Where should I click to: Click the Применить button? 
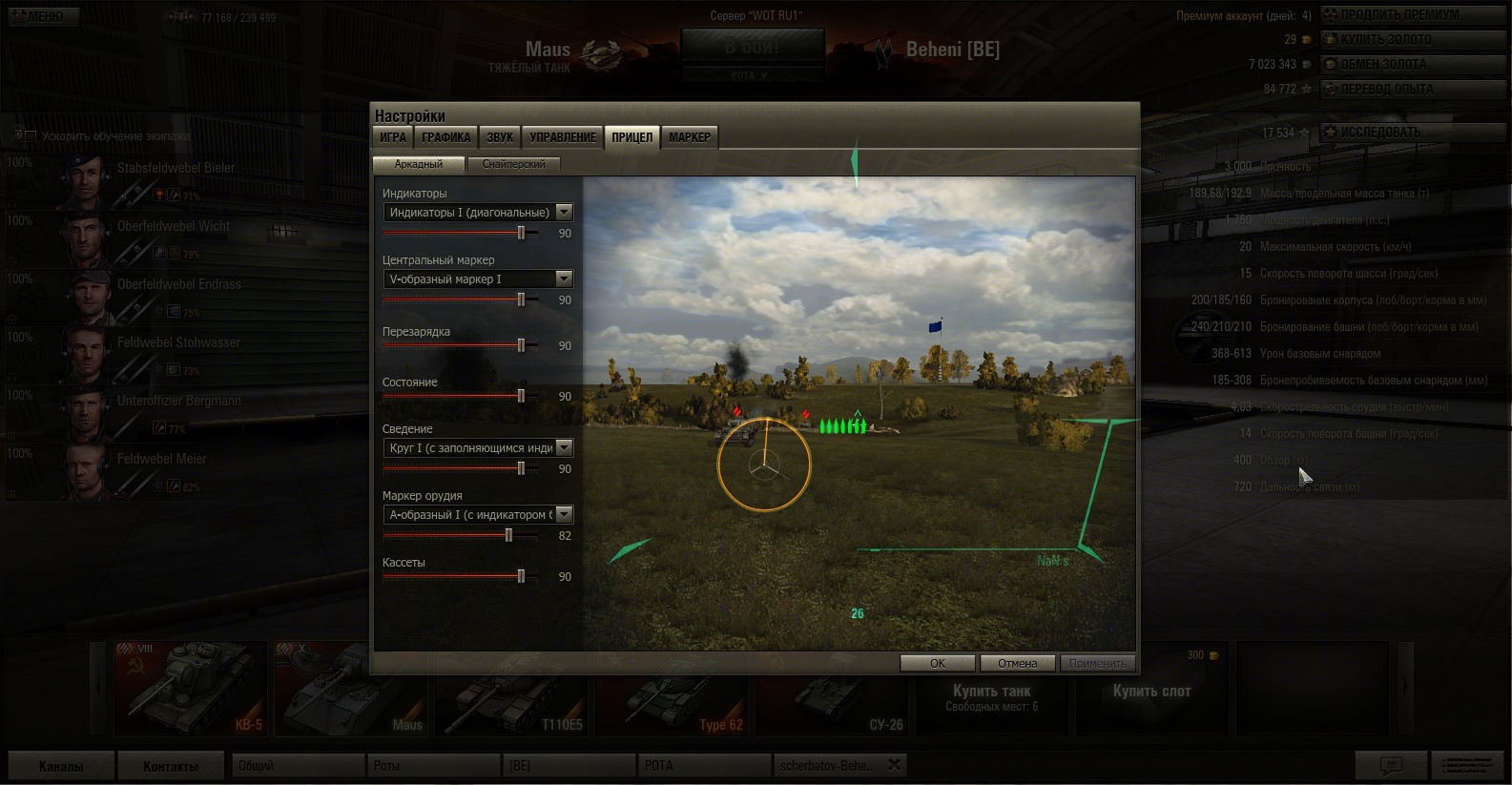click(1097, 663)
